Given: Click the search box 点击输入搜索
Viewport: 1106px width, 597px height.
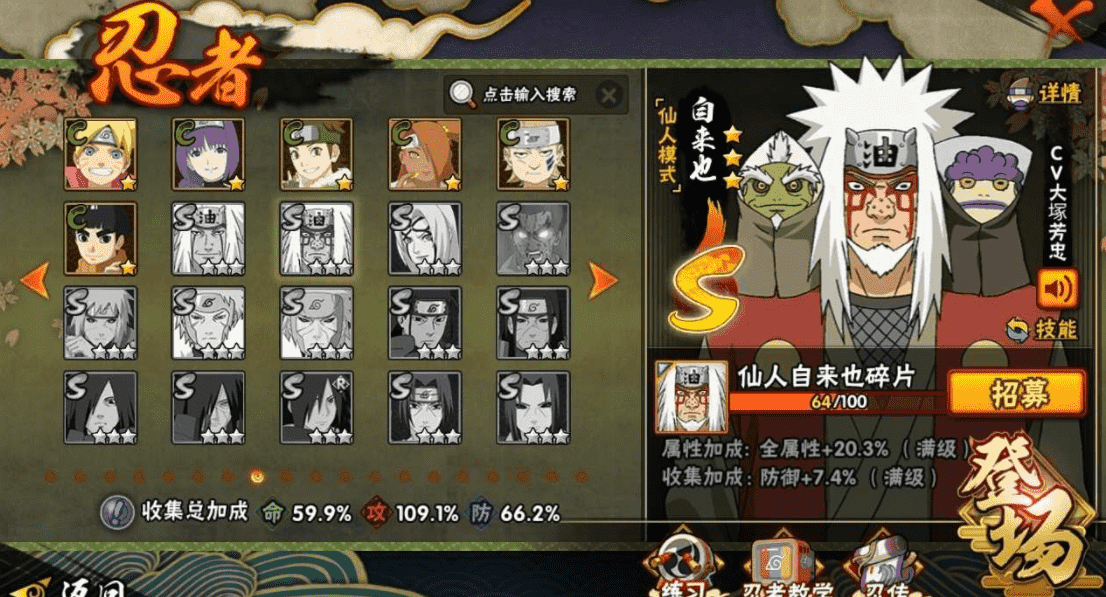Looking at the screenshot, I should [x=528, y=95].
